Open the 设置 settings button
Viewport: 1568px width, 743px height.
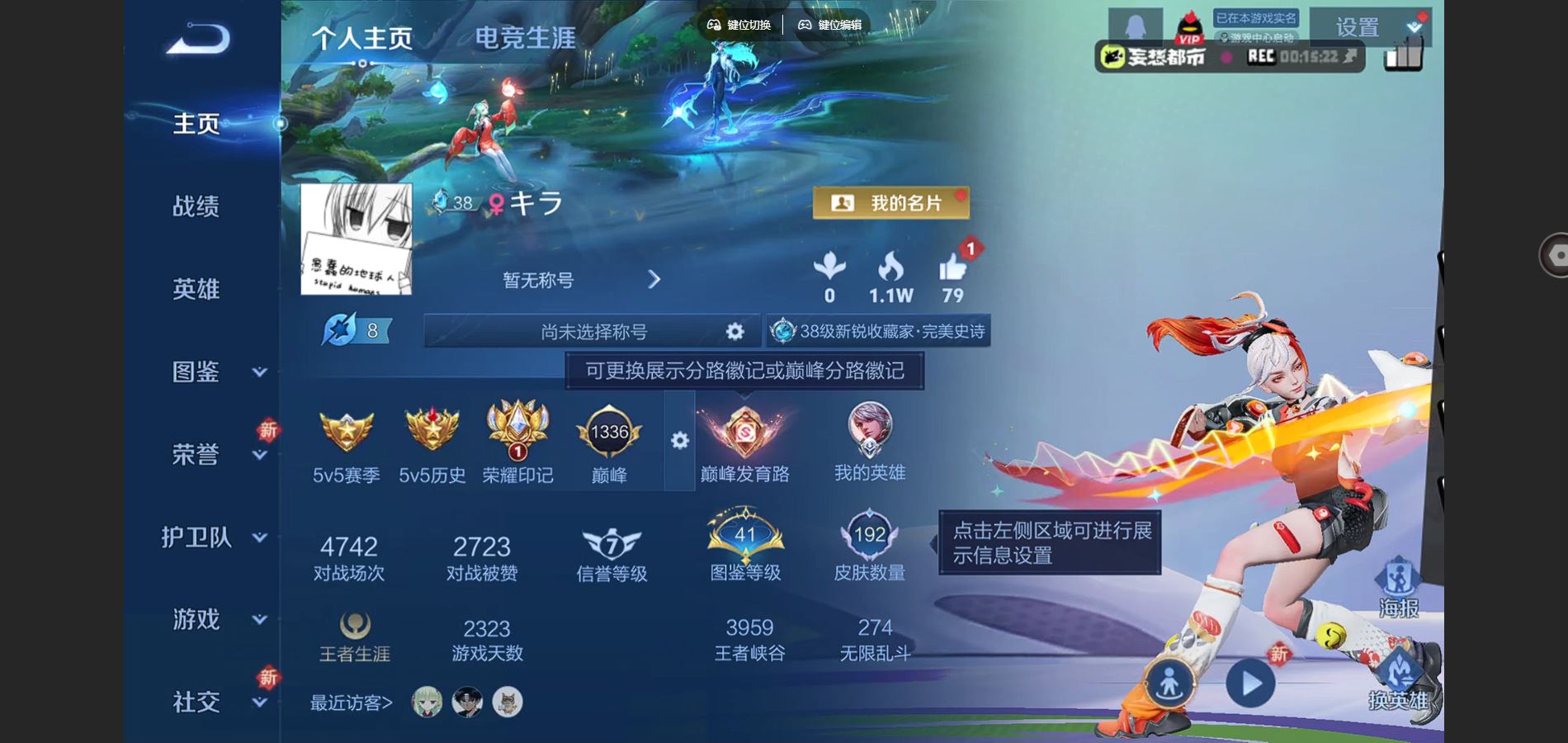click(1358, 27)
